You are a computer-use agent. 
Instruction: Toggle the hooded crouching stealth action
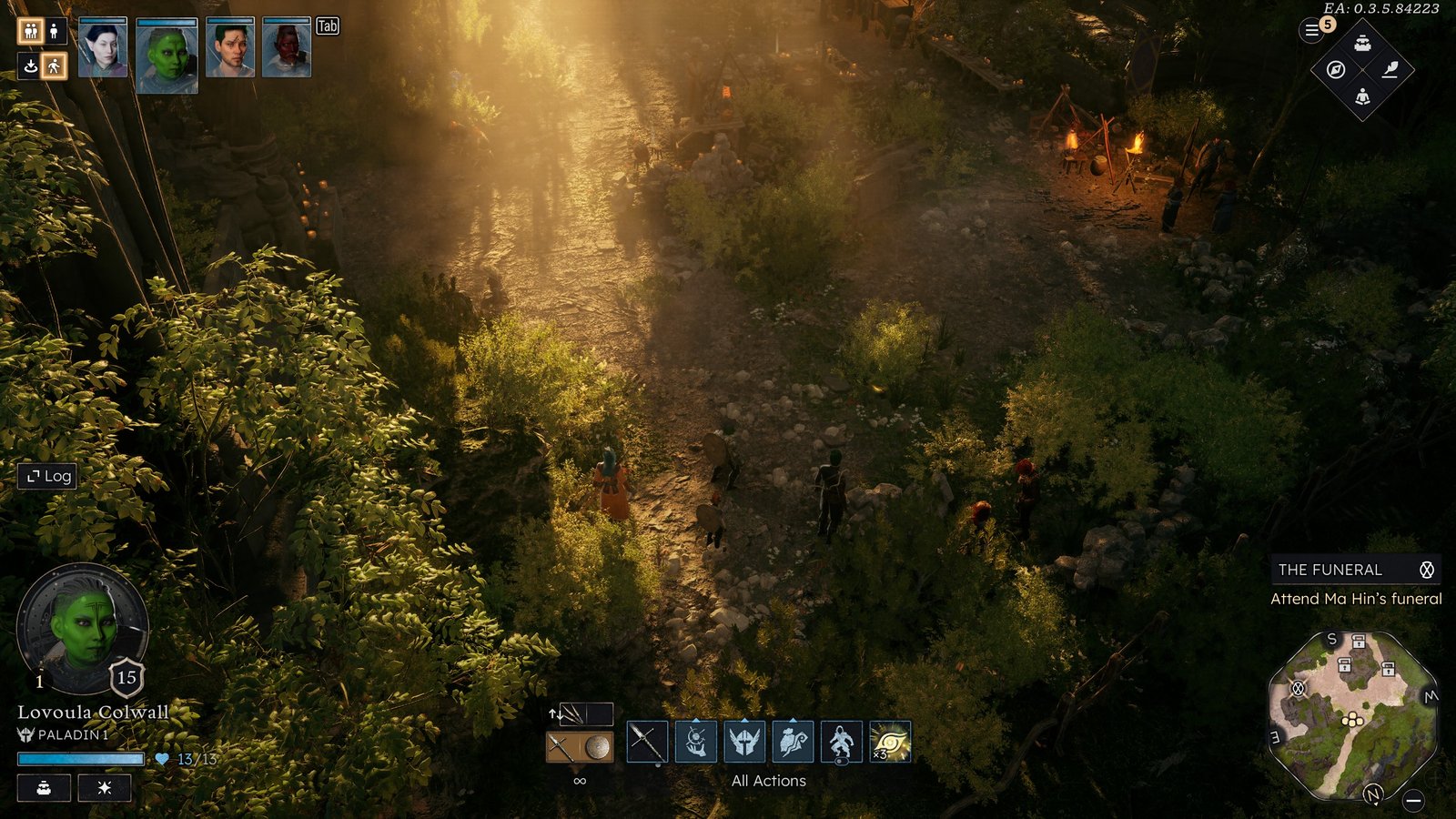coord(841,742)
